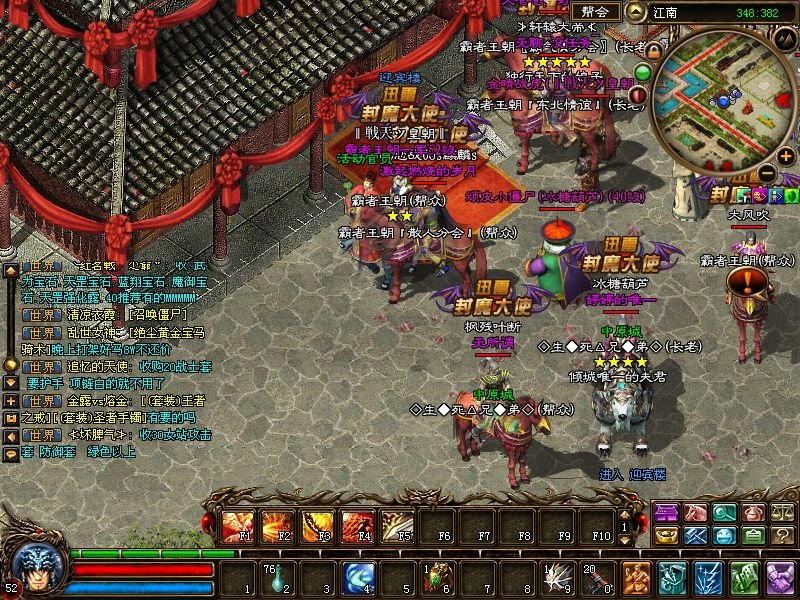800x600 pixels.
Task: Click the minimap zoom-in plus button
Action: 786,156
